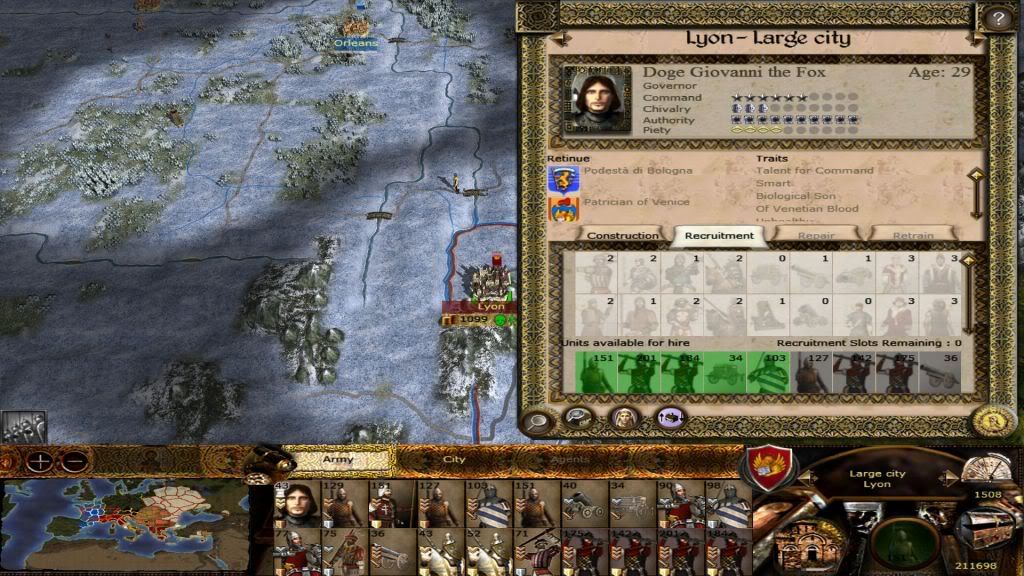1024x576 pixels.
Task: Show the previous settlement with left arrow
Action: [x=560, y=39]
